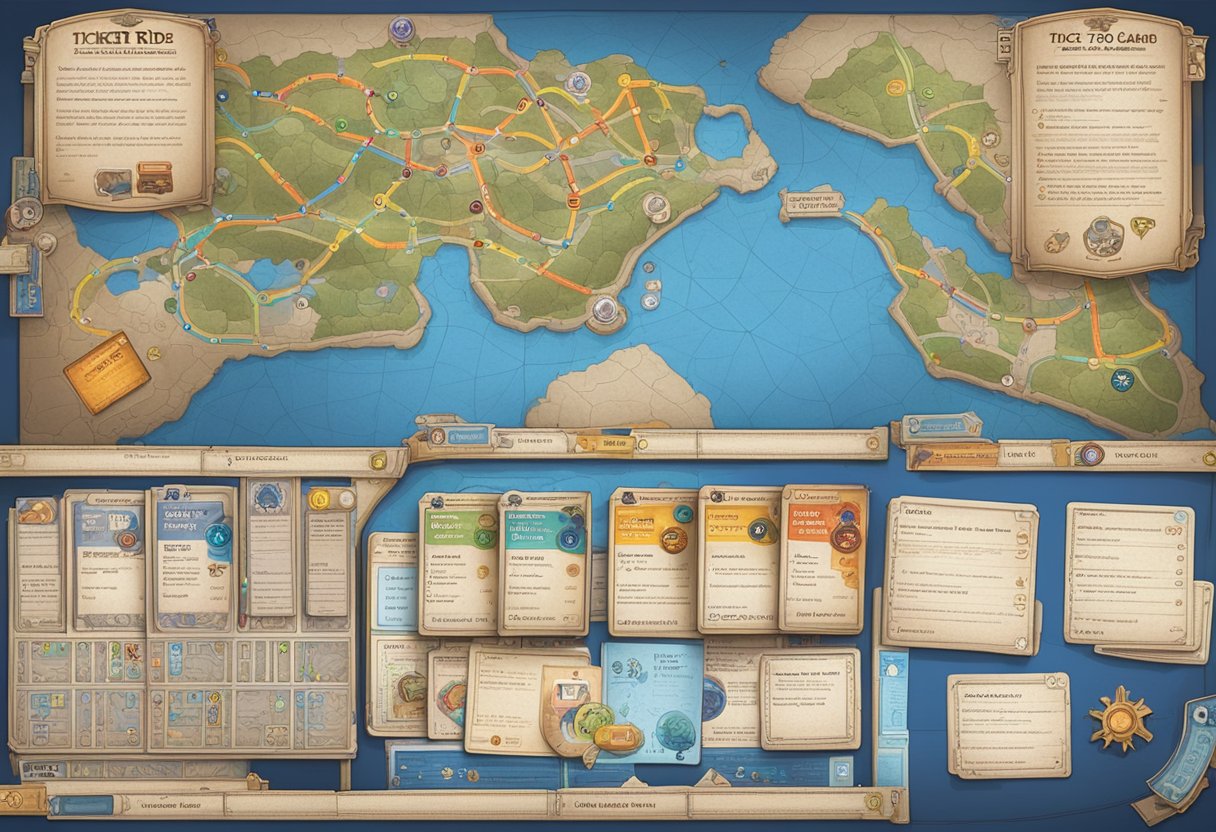This screenshot has height=832, width=1216.
Task: Open the top-left Ticket Ride scroll panel
Action: [x=125, y=108]
